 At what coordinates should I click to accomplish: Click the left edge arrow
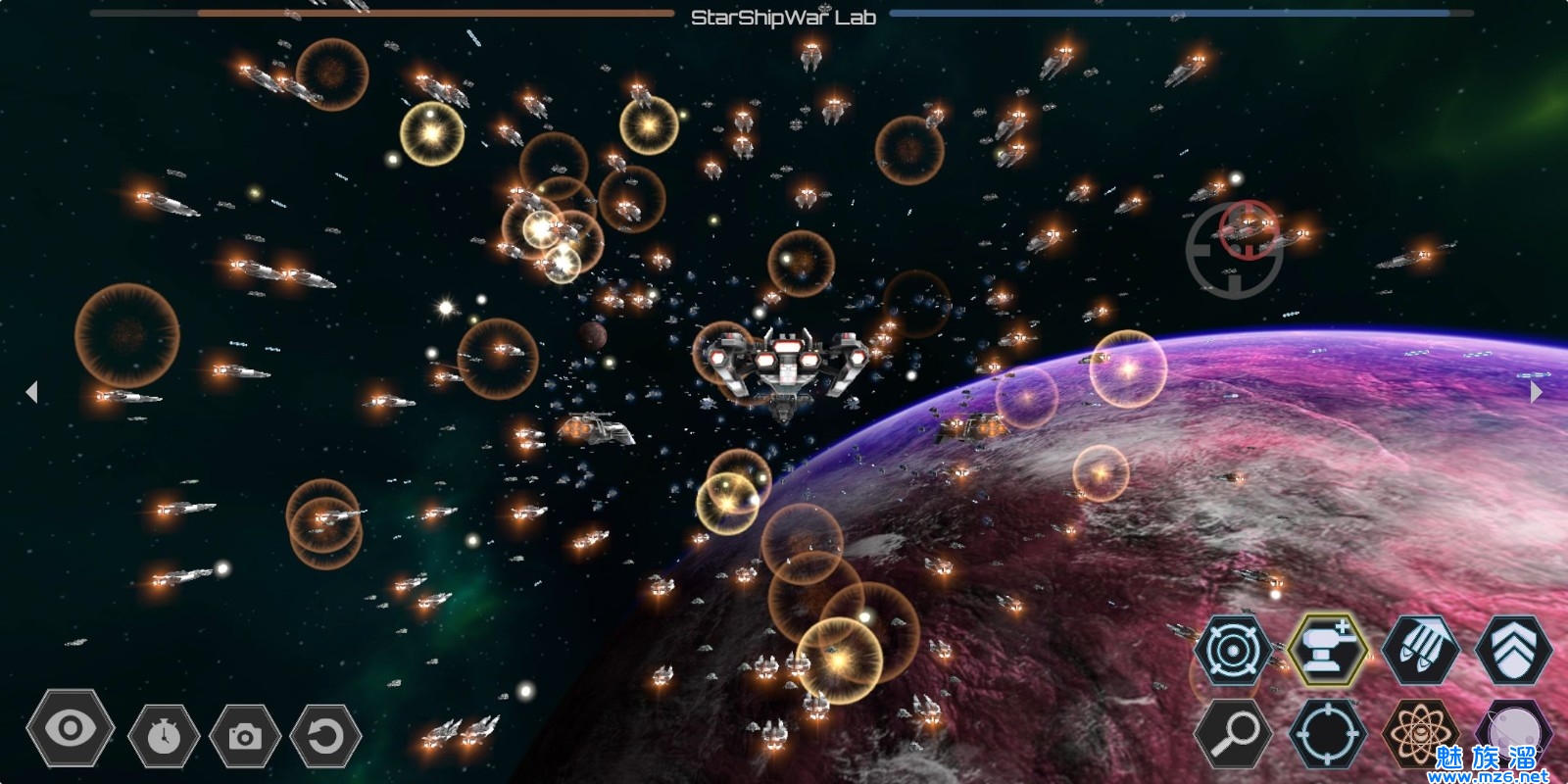coord(31,392)
